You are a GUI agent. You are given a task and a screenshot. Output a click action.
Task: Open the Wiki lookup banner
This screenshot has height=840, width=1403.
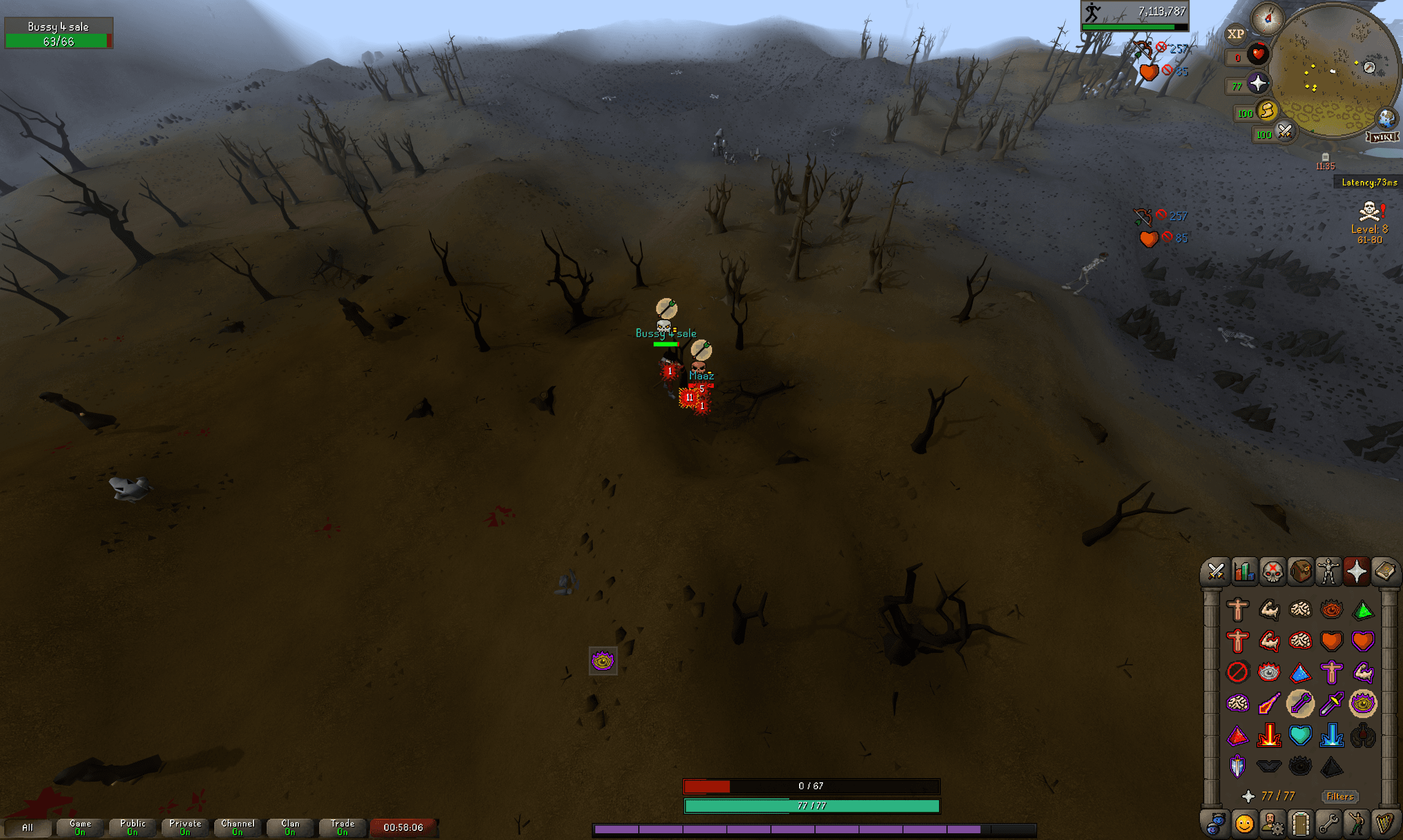[1382, 137]
